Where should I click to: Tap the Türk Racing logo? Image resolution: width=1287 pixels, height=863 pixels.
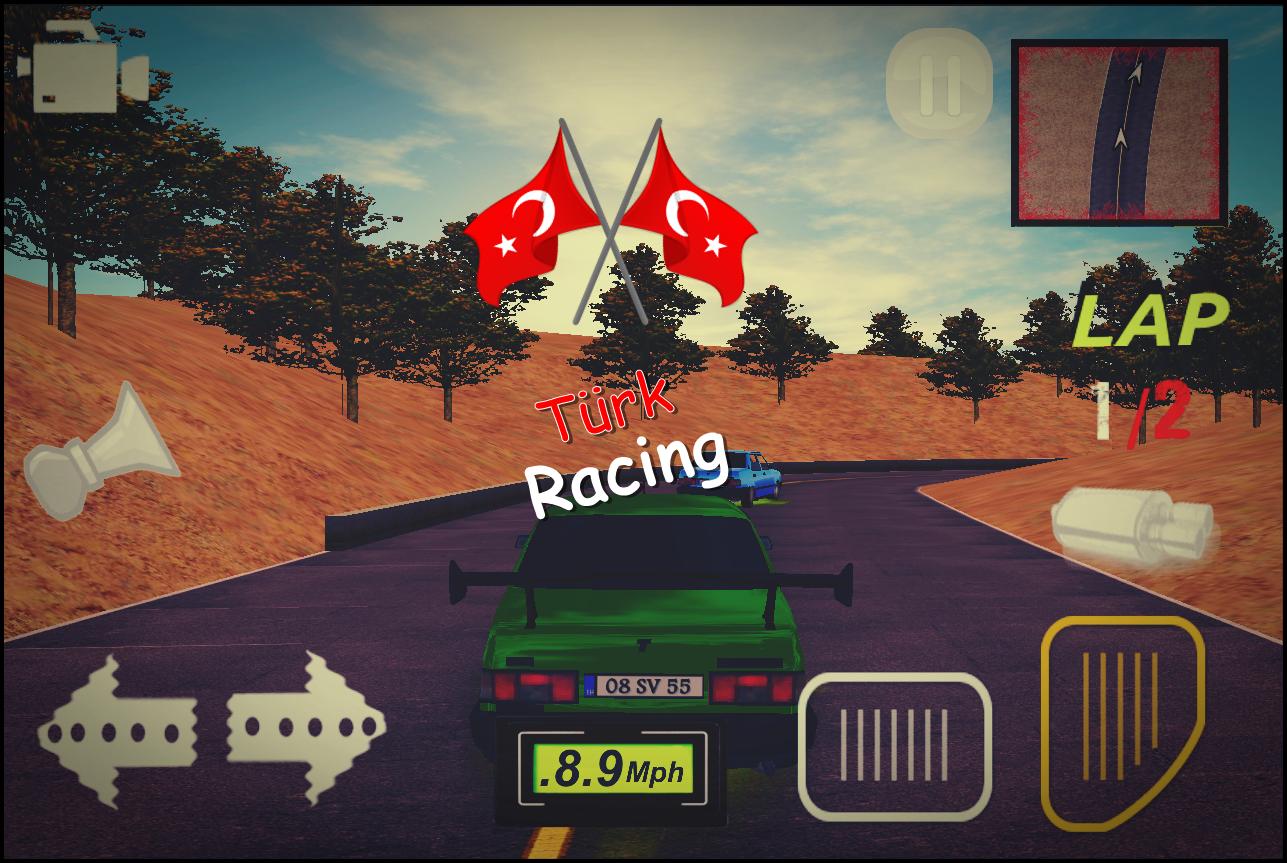click(625, 440)
